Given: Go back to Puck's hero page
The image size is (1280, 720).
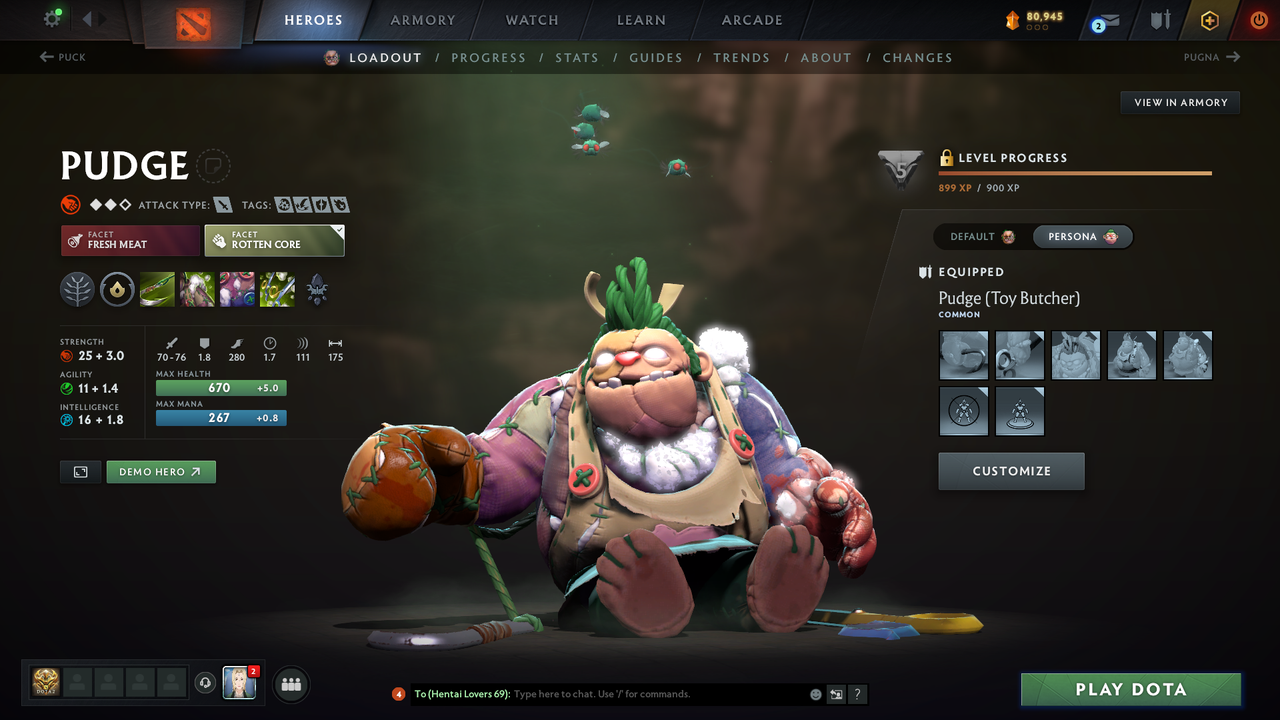Looking at the screenshot, I should point(62,57).
